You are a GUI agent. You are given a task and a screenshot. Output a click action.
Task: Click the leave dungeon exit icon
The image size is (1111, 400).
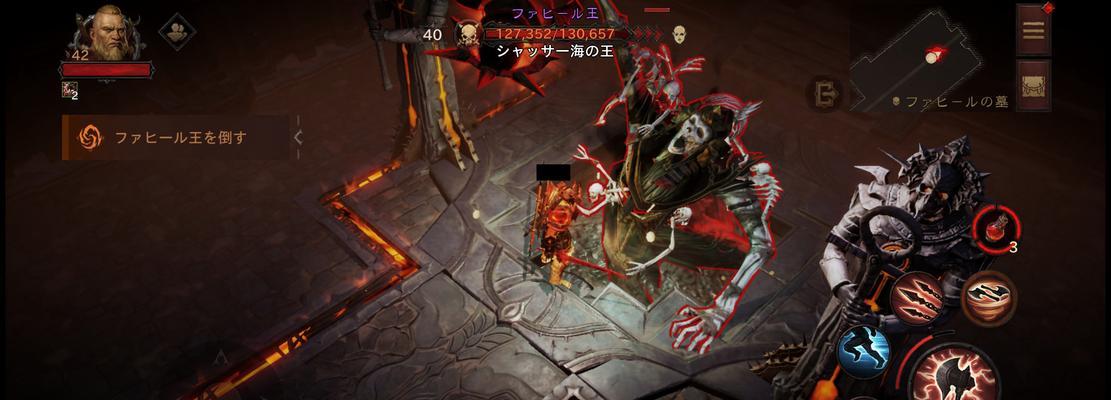(x=826, y=94)
